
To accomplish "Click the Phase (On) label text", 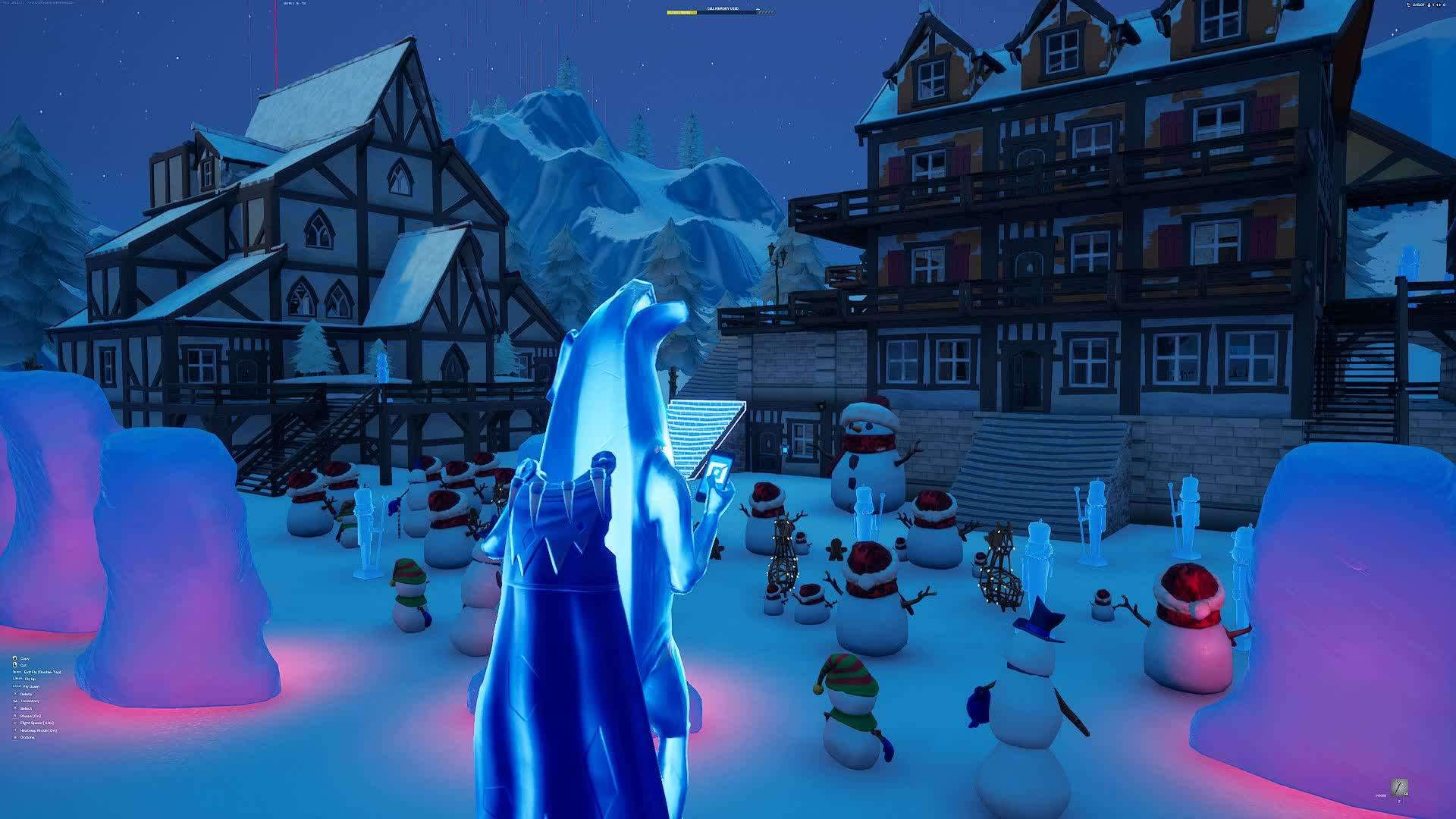I will click(31, 716).
